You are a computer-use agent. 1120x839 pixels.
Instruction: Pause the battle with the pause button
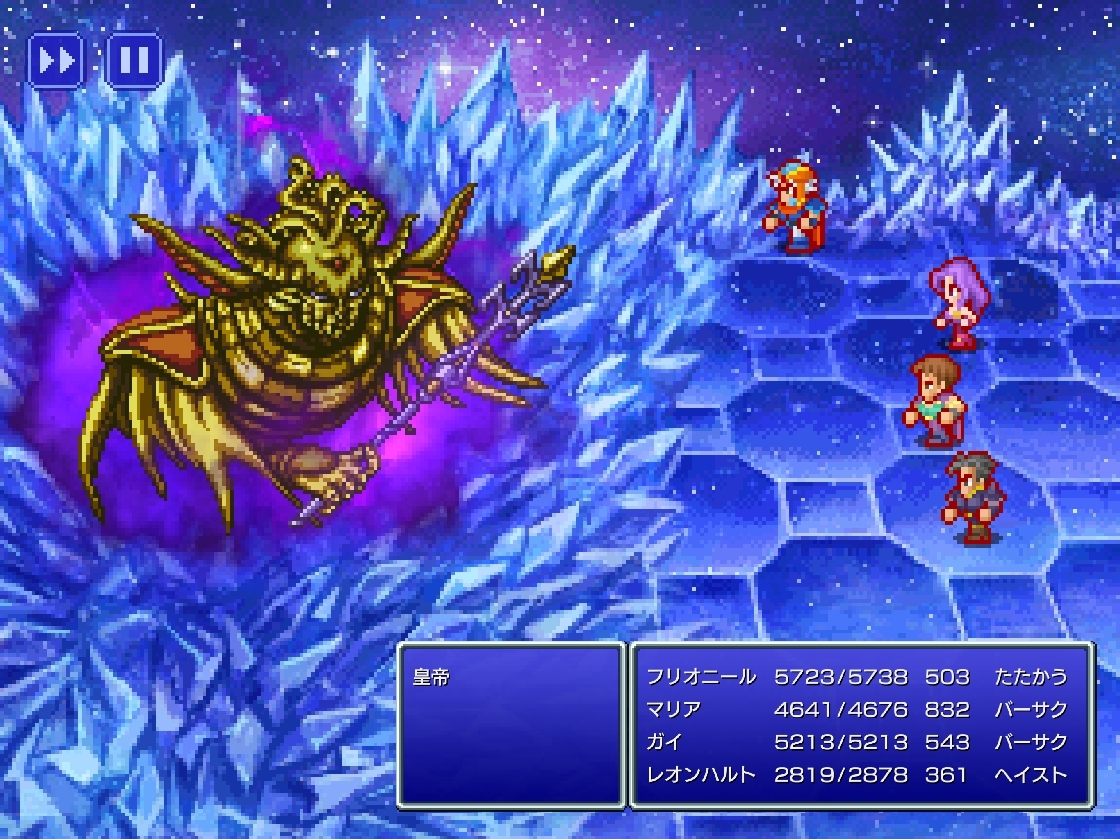(134, 61)
